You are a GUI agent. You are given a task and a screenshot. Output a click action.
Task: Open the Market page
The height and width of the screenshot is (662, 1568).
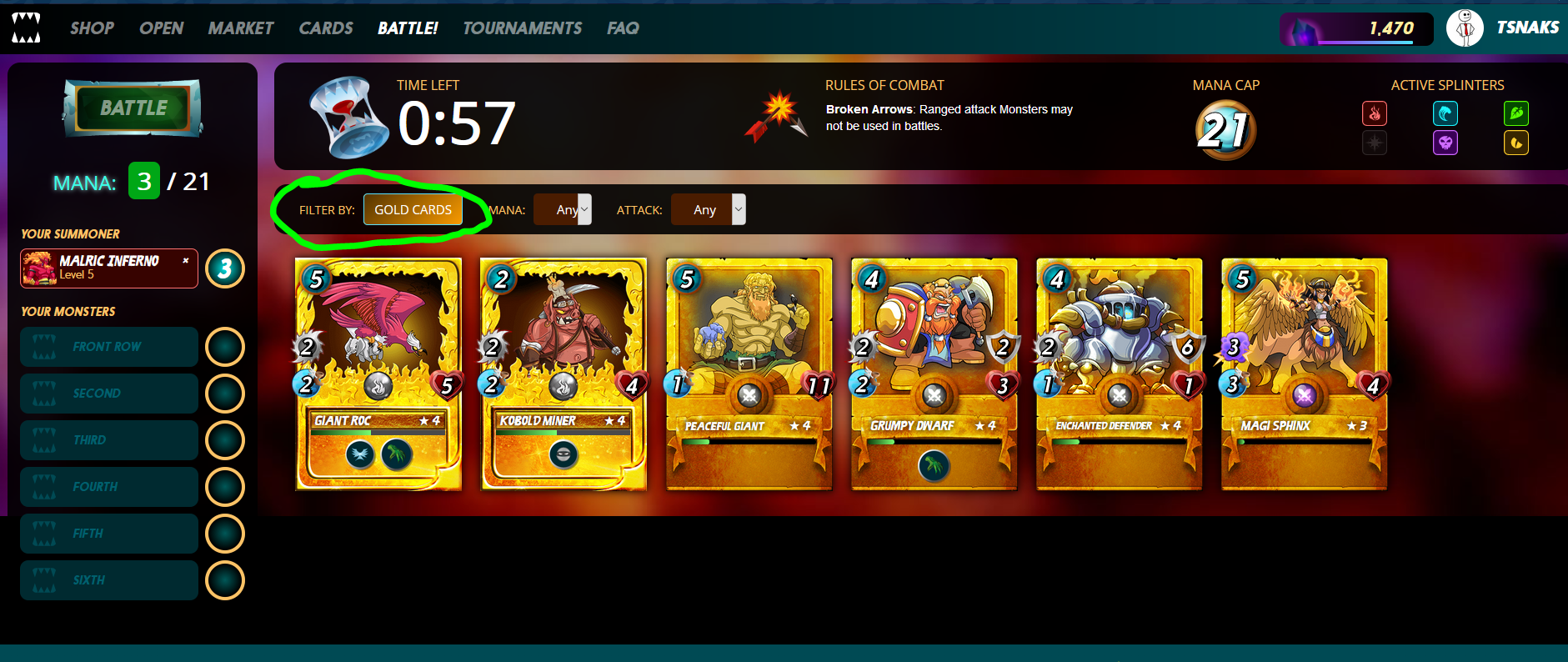click(241, 28)
